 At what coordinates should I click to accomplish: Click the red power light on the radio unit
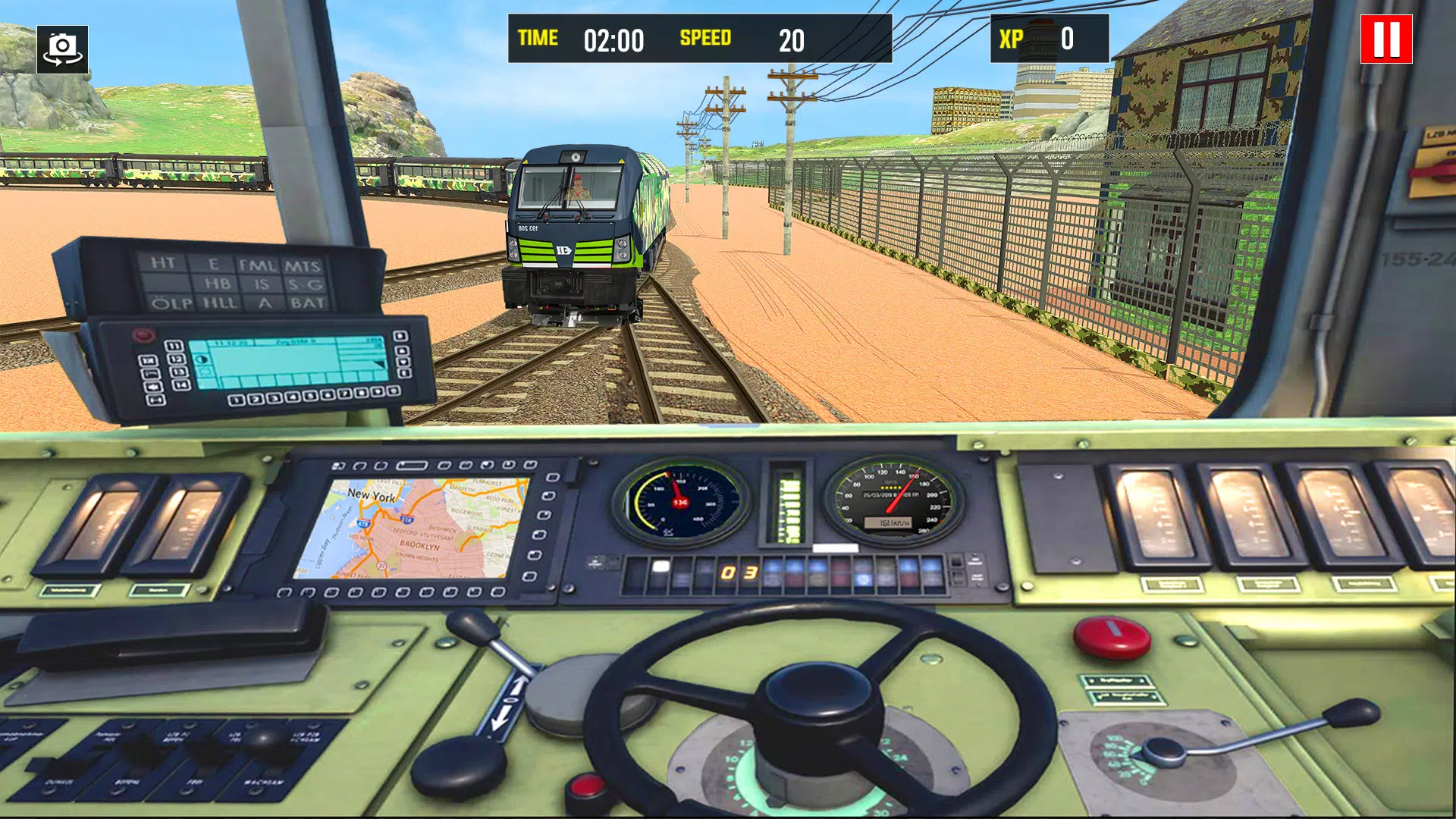pos(143,335)
